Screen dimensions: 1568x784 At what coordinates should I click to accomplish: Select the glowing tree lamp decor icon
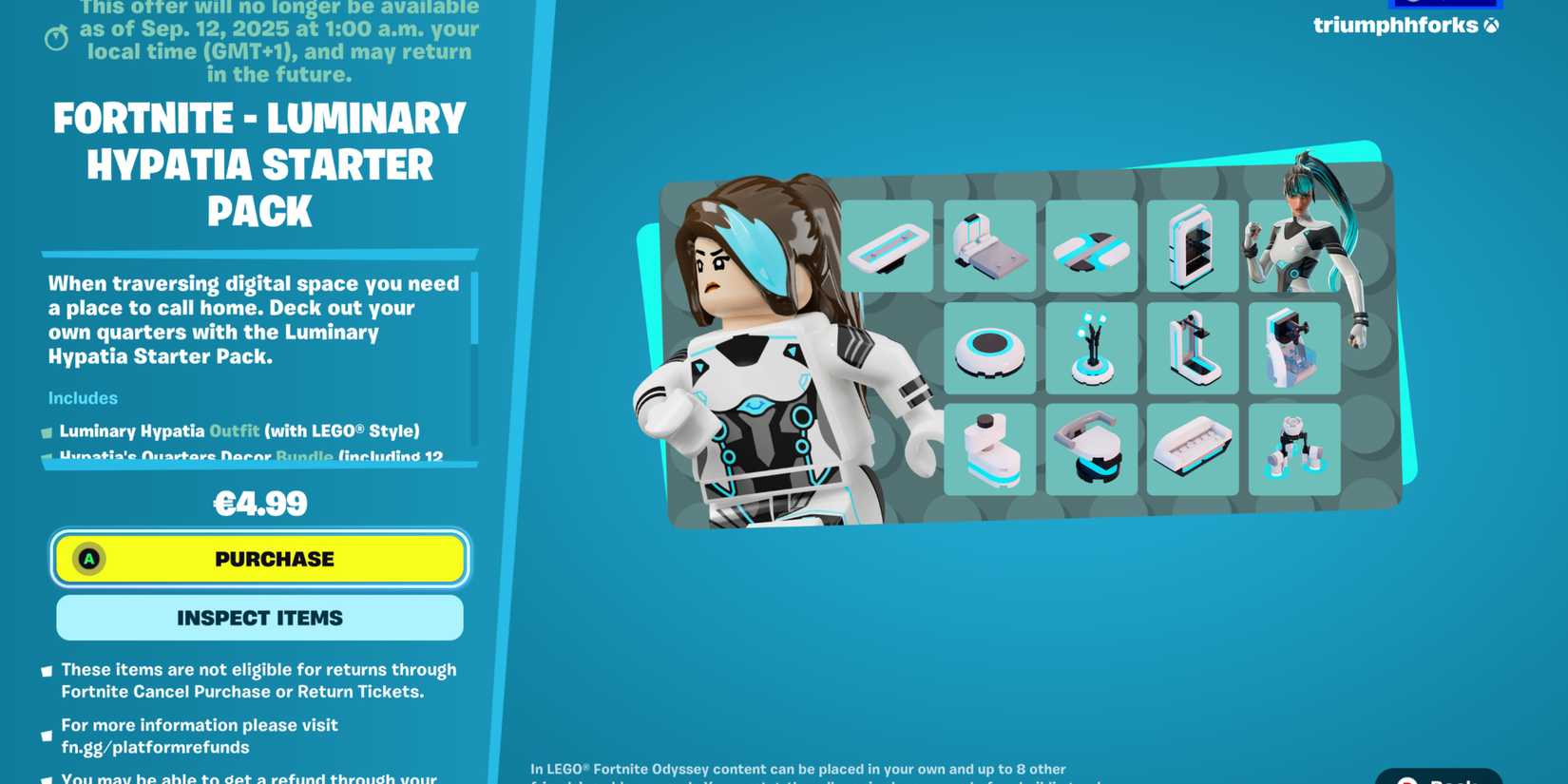click(x=1091, y=349)
